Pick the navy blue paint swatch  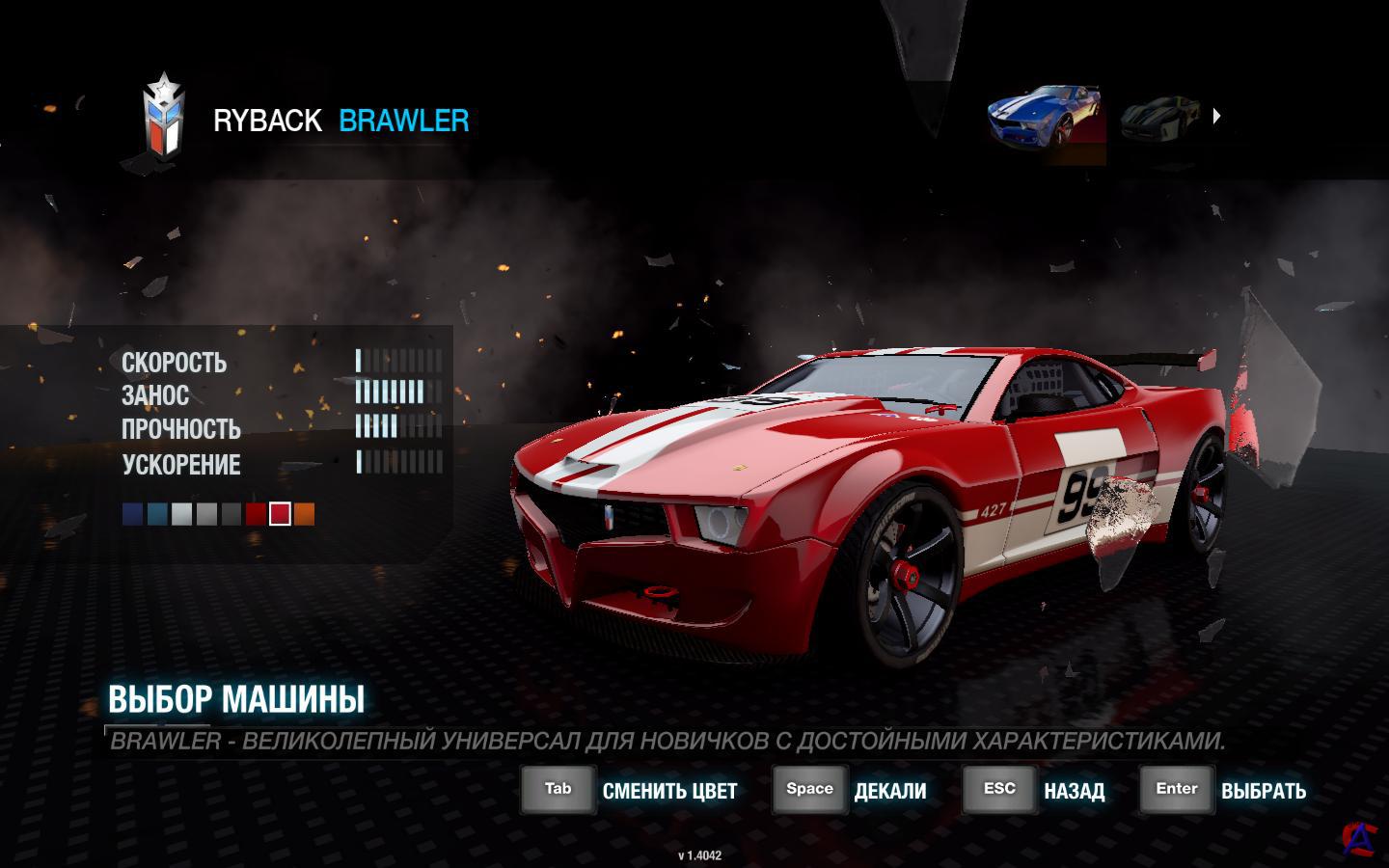click(x=132, y=514)
